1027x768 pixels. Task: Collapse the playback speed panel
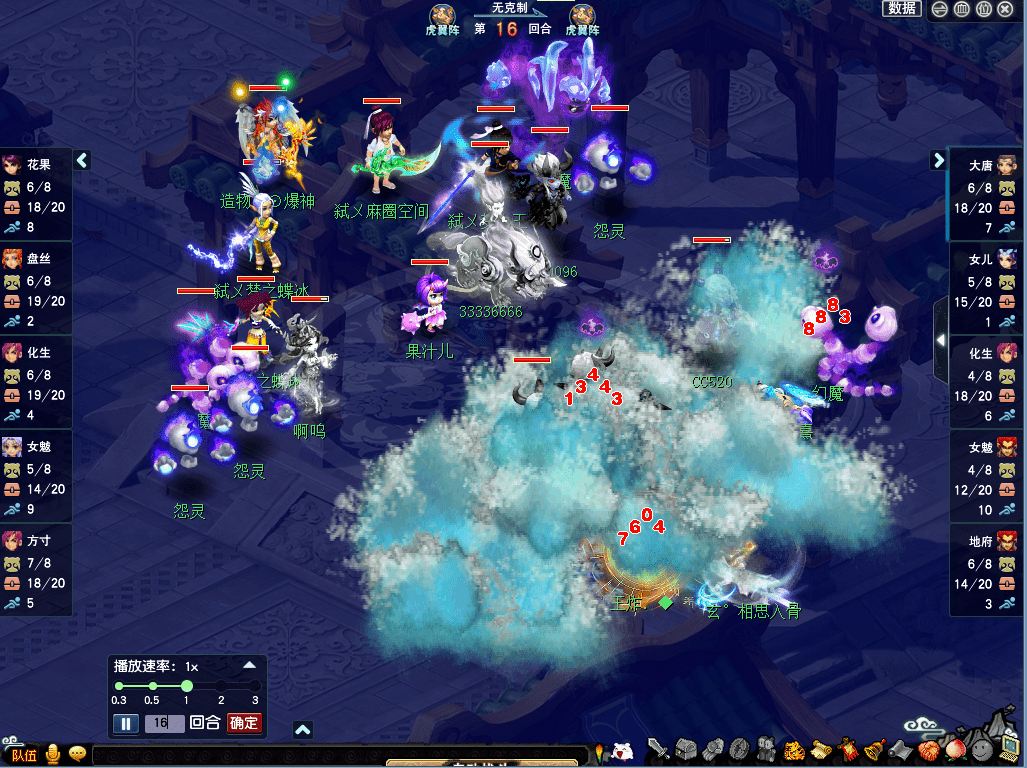(250, 665)
